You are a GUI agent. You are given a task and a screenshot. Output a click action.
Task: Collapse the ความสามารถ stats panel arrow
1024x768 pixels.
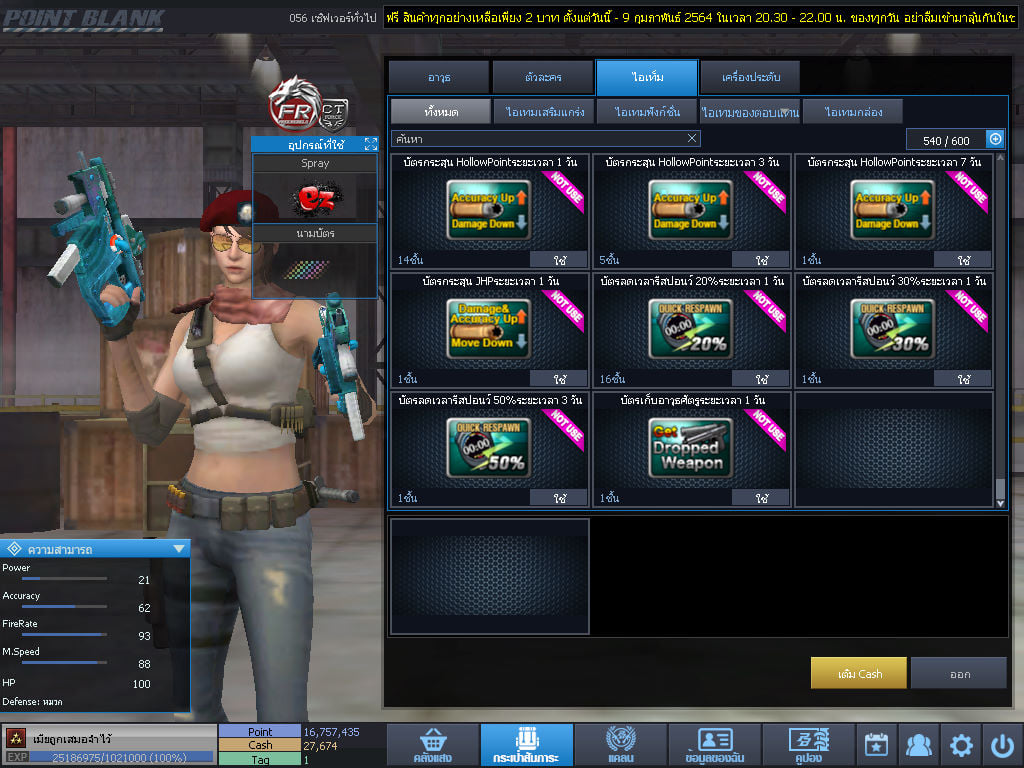click(x=179, y=548)
